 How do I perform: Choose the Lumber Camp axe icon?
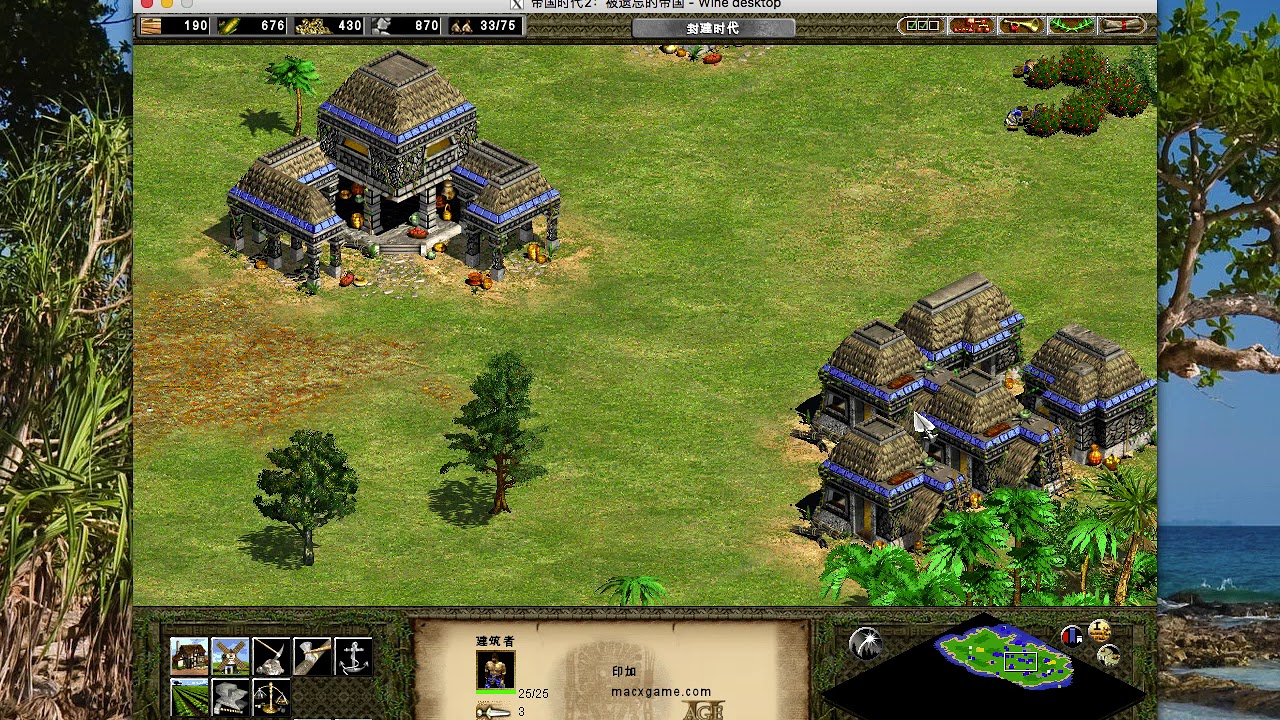click(312, 656)
